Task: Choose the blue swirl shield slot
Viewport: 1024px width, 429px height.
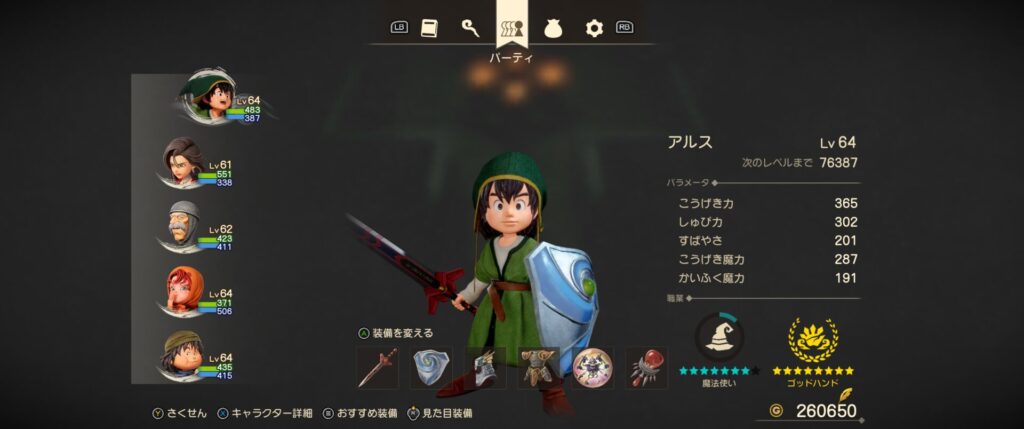Action: tap(431, 368)
